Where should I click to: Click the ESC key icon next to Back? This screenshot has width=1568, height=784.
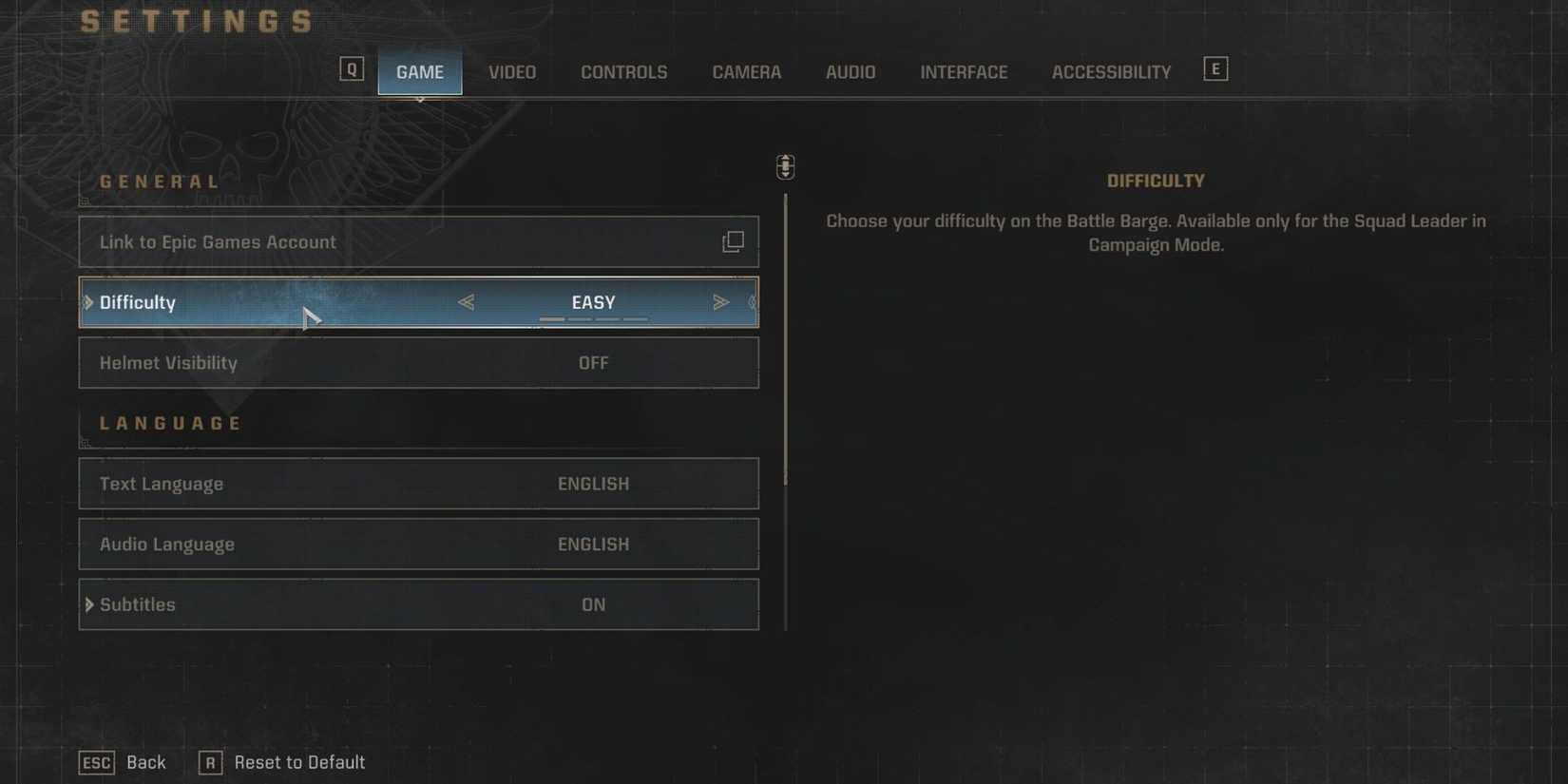pos(96,762)
